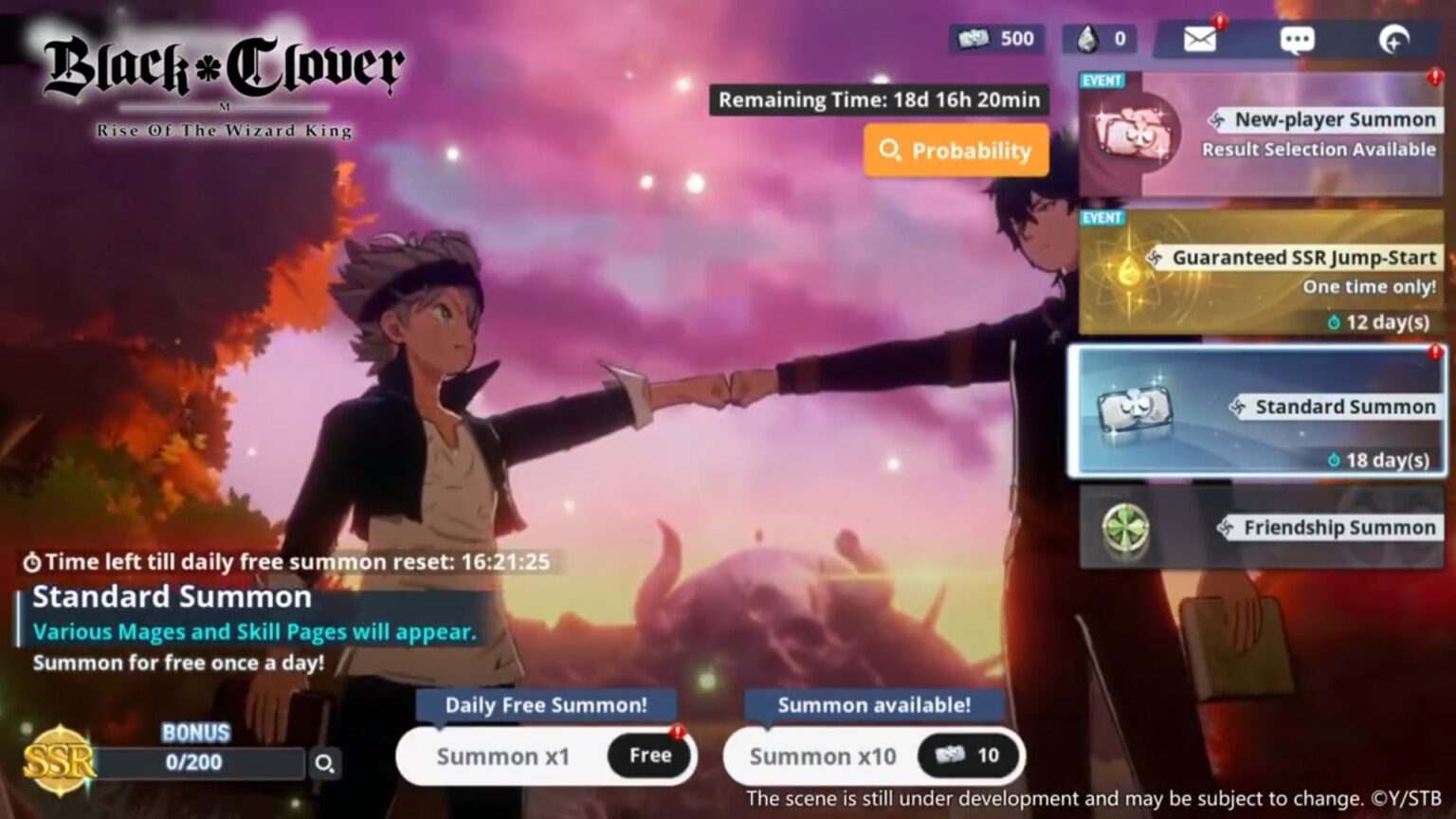The image size is (1456, 819).
Task: Check the SSR bonus 0/200 progress bar
Action: 194,762
